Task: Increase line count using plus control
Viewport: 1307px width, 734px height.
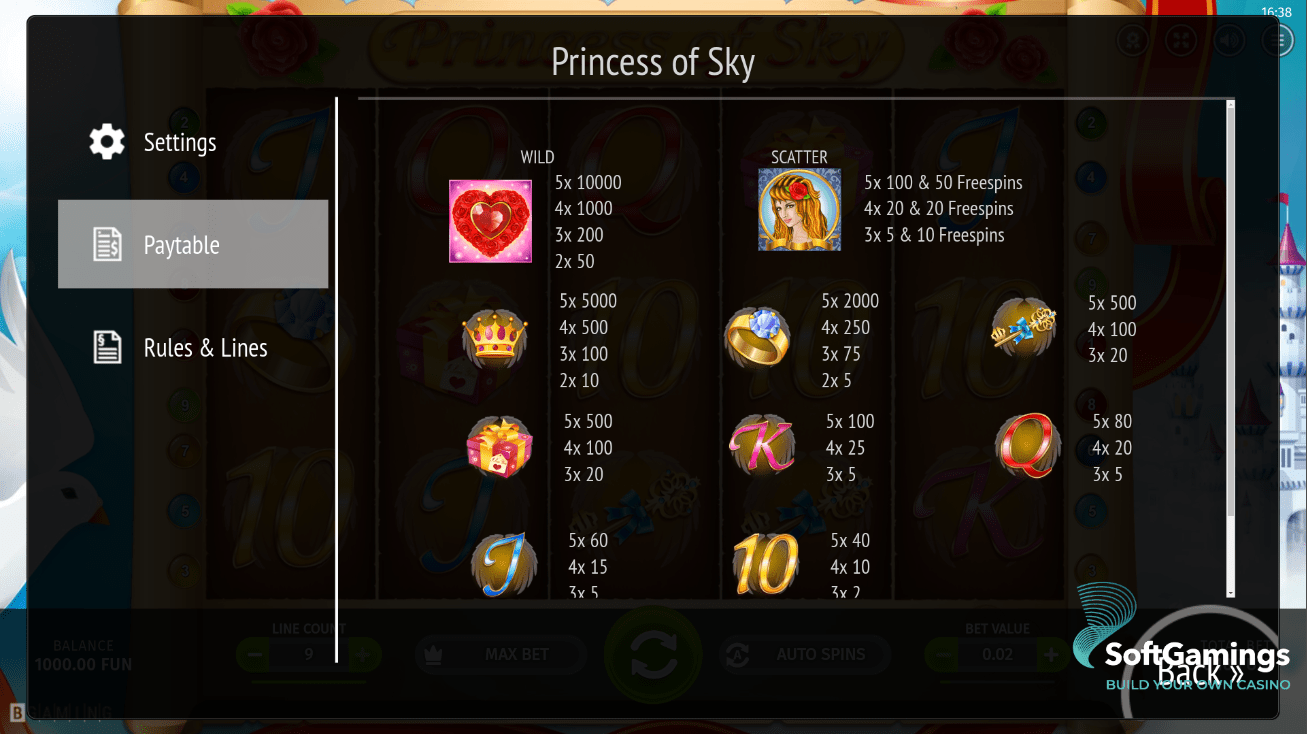Action: click(x=362, y=655)
